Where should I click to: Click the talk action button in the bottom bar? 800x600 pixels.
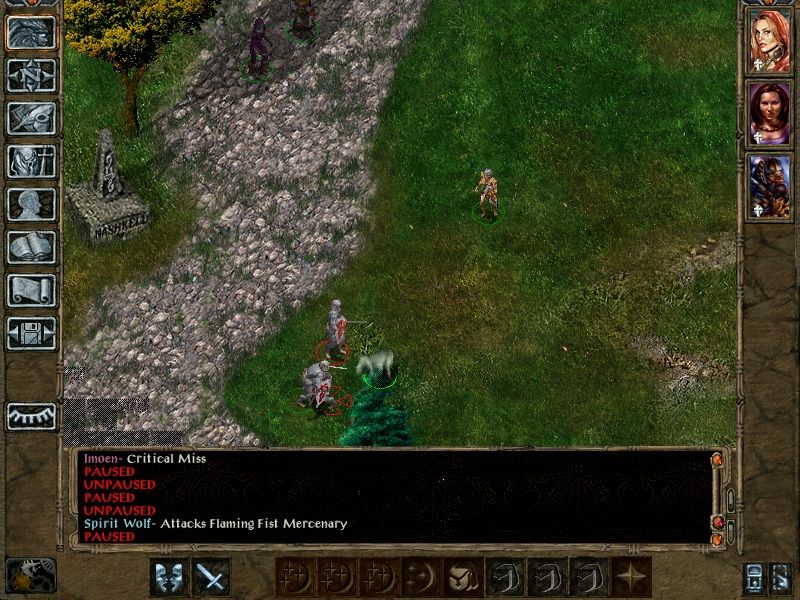[169, 577]
